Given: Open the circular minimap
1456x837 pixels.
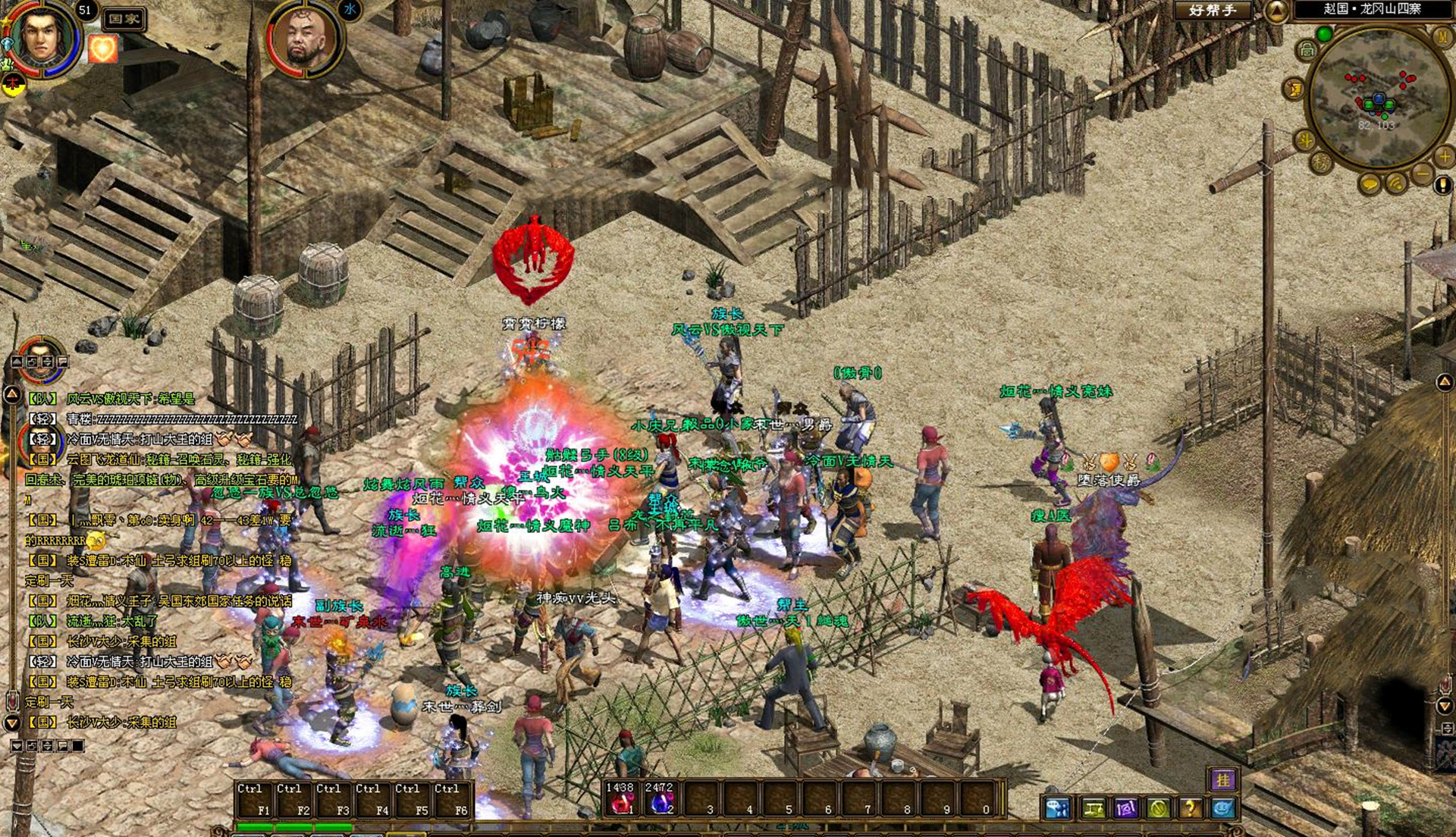Looking at the screenshot, I should pos(1377,95).
